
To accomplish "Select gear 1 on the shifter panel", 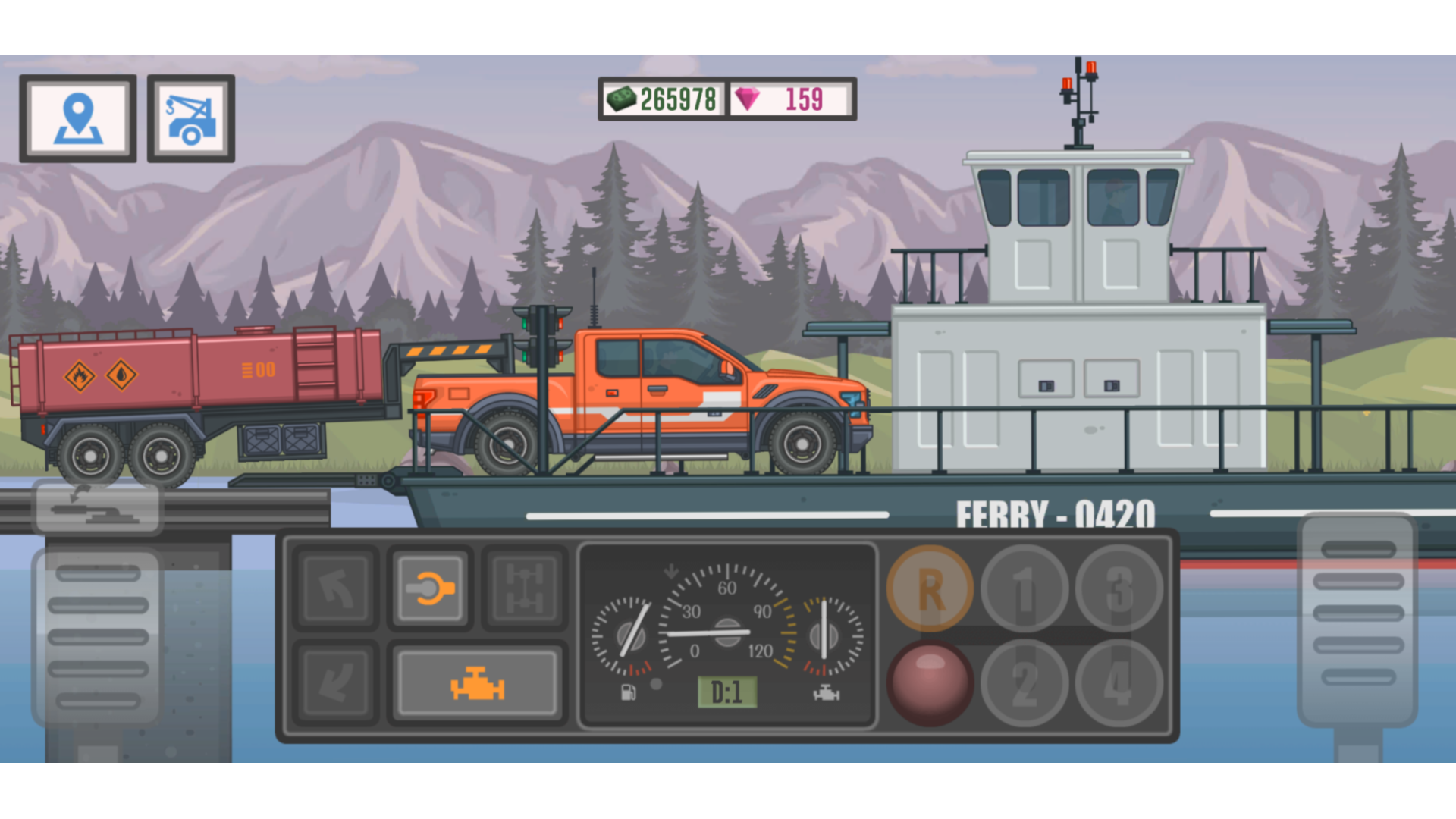I will coord(1025,588).
